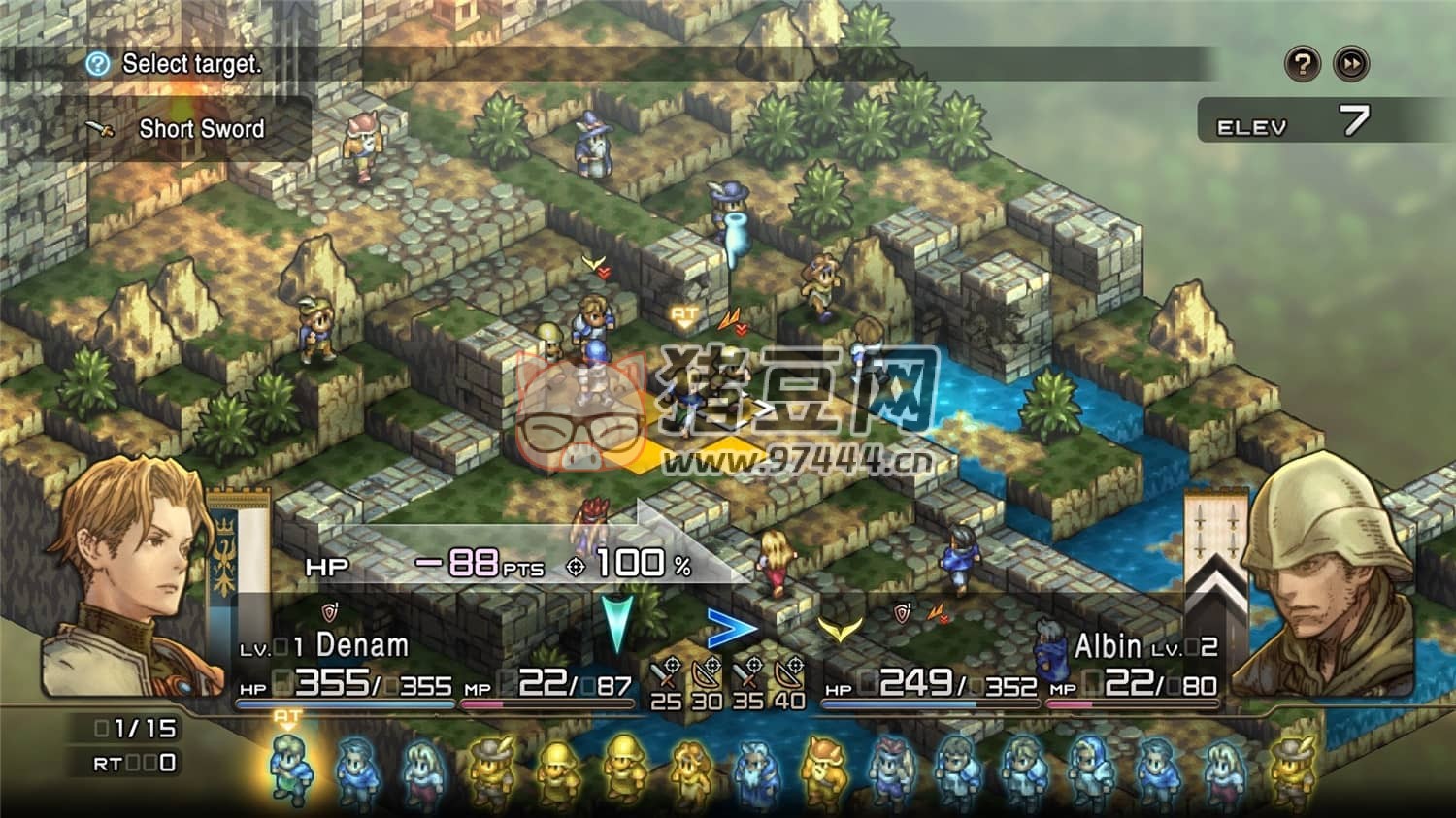Select the AT marker above the first unit portrait

pos(287,716)
